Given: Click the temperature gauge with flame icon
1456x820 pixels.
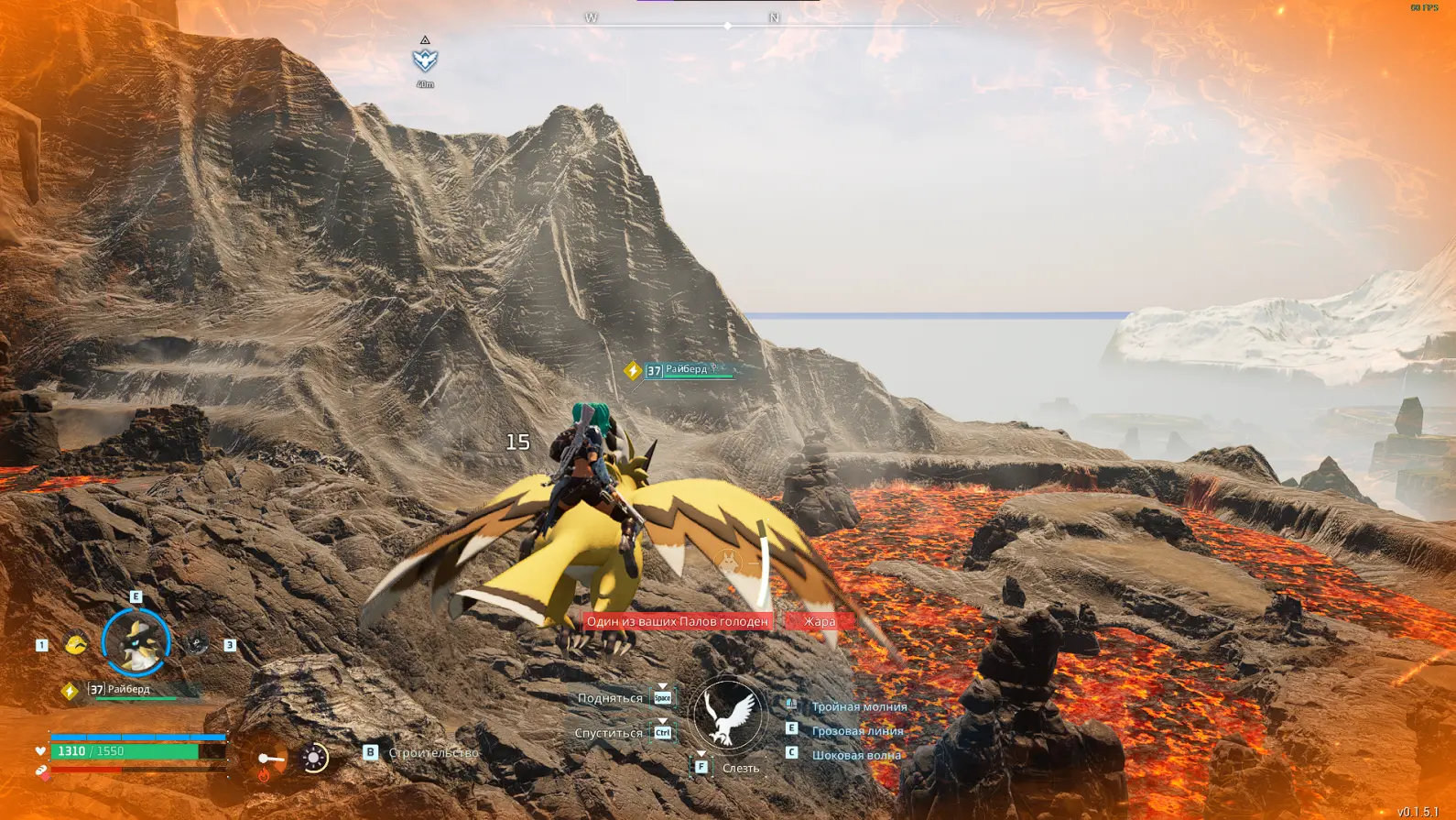Looking at the screenshot, I should click(266, 760).
